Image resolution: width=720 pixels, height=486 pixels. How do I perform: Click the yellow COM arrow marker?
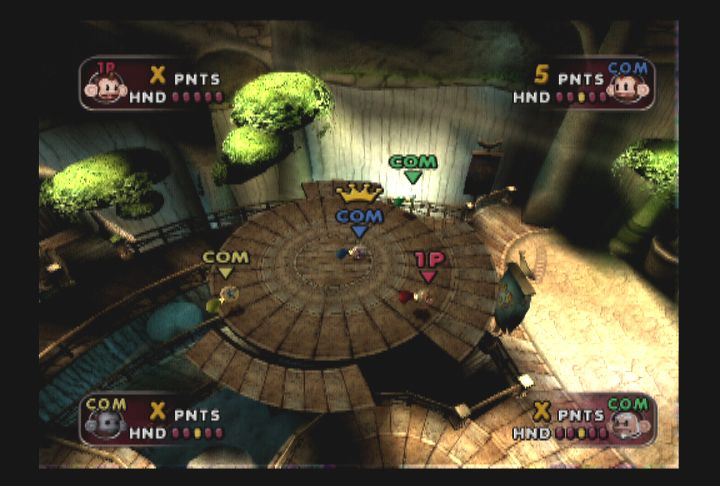point(225,263)
